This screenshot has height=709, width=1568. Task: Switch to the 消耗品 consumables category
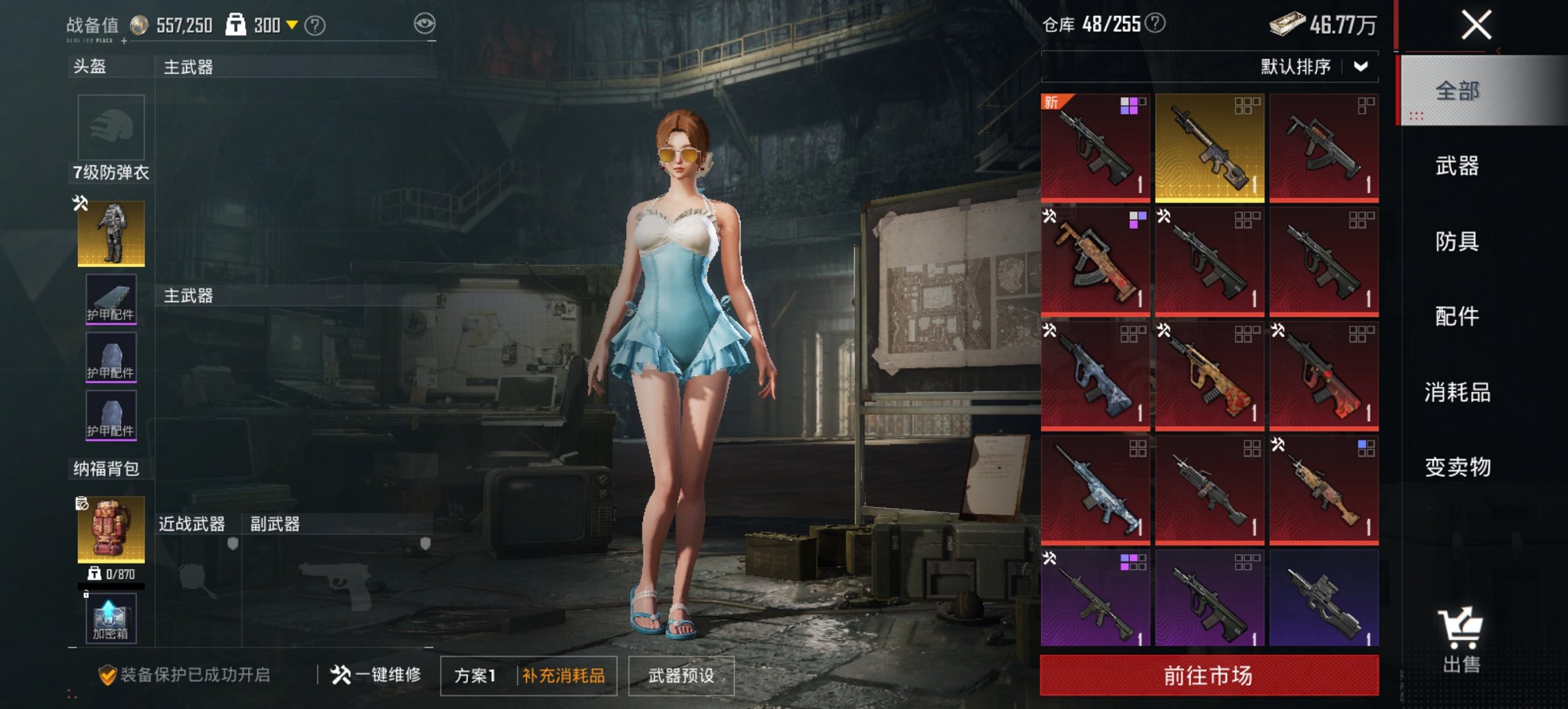coord(1457,392)
